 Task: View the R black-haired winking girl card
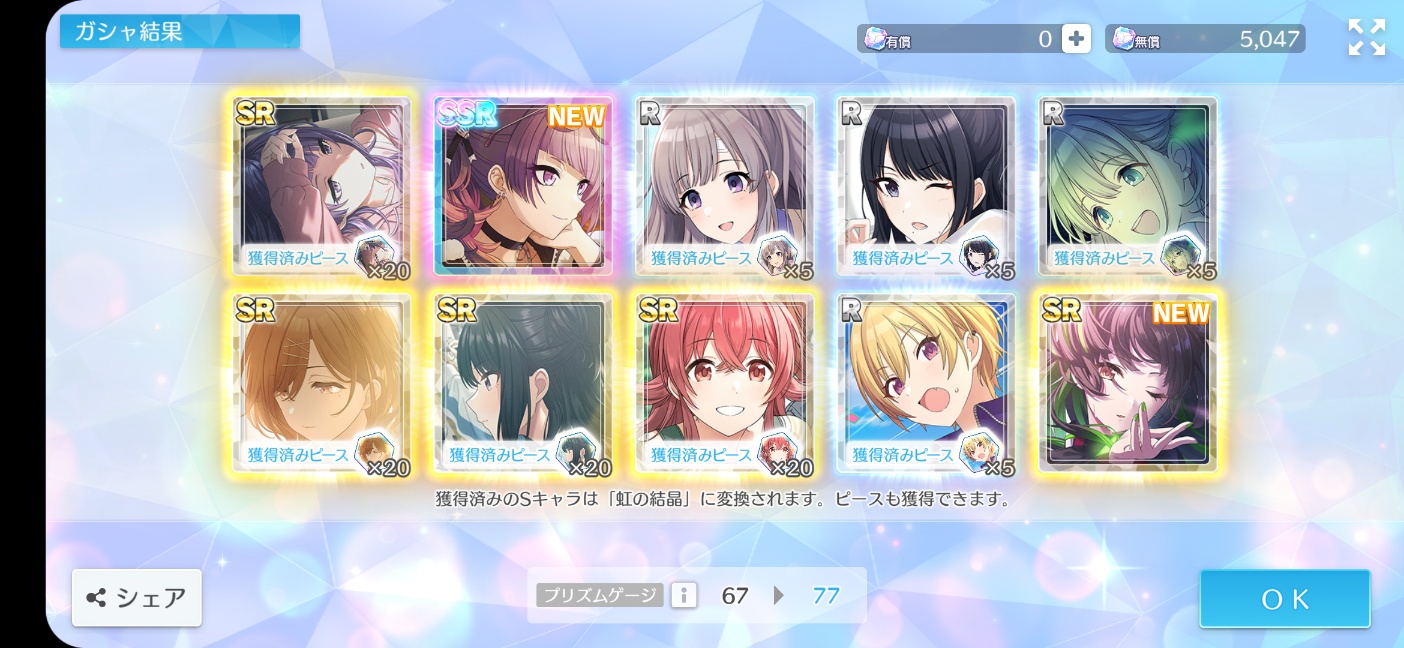(x=926, y=186)
